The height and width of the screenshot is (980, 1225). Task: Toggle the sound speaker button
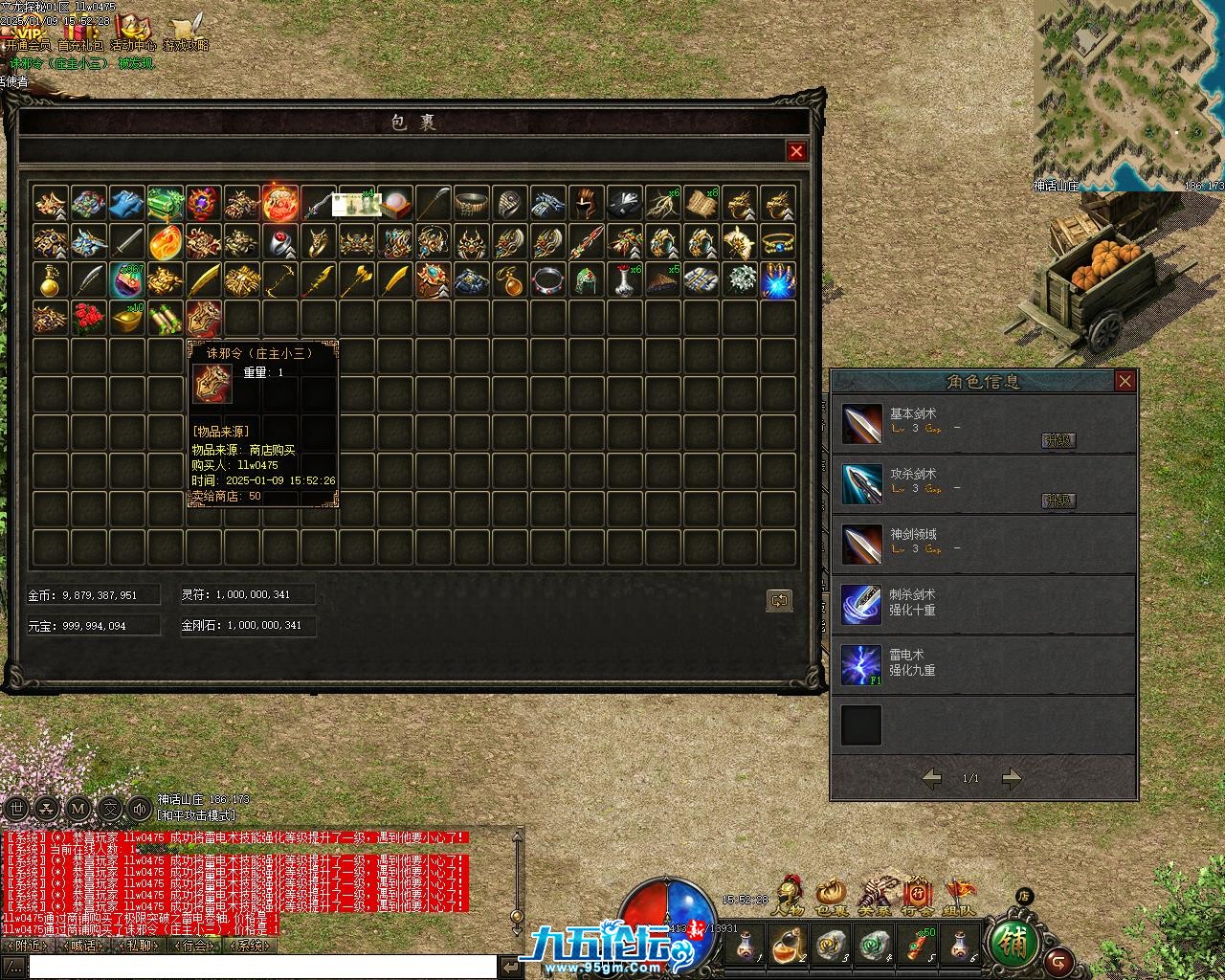(141, 809)
